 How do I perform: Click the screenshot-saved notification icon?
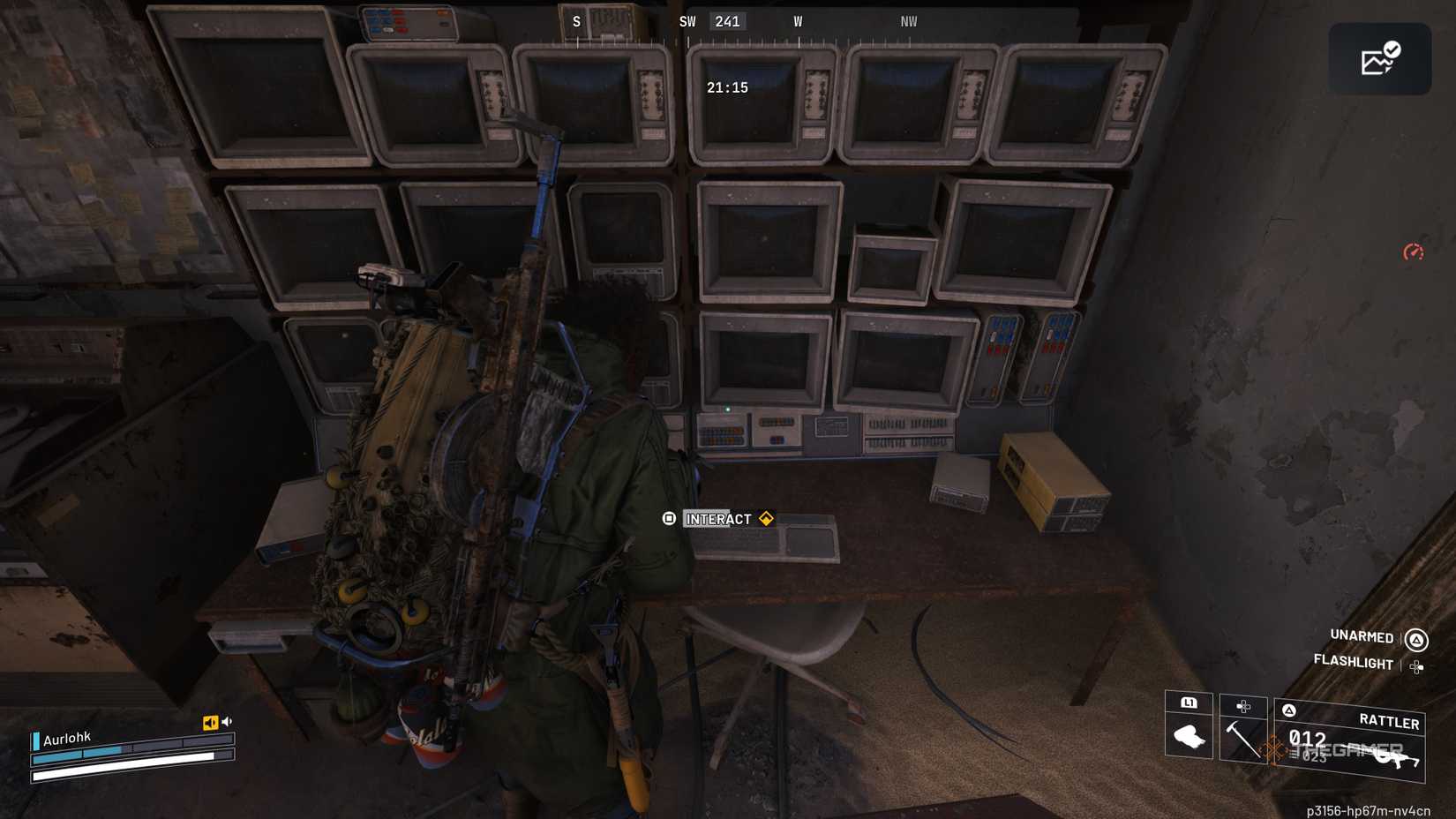pyautogui.click(x=1380, y=57)
